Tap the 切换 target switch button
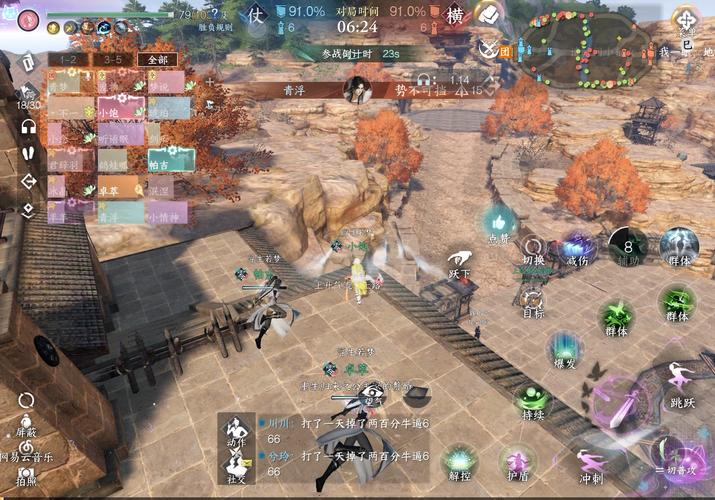 click(x=533, y=251)
